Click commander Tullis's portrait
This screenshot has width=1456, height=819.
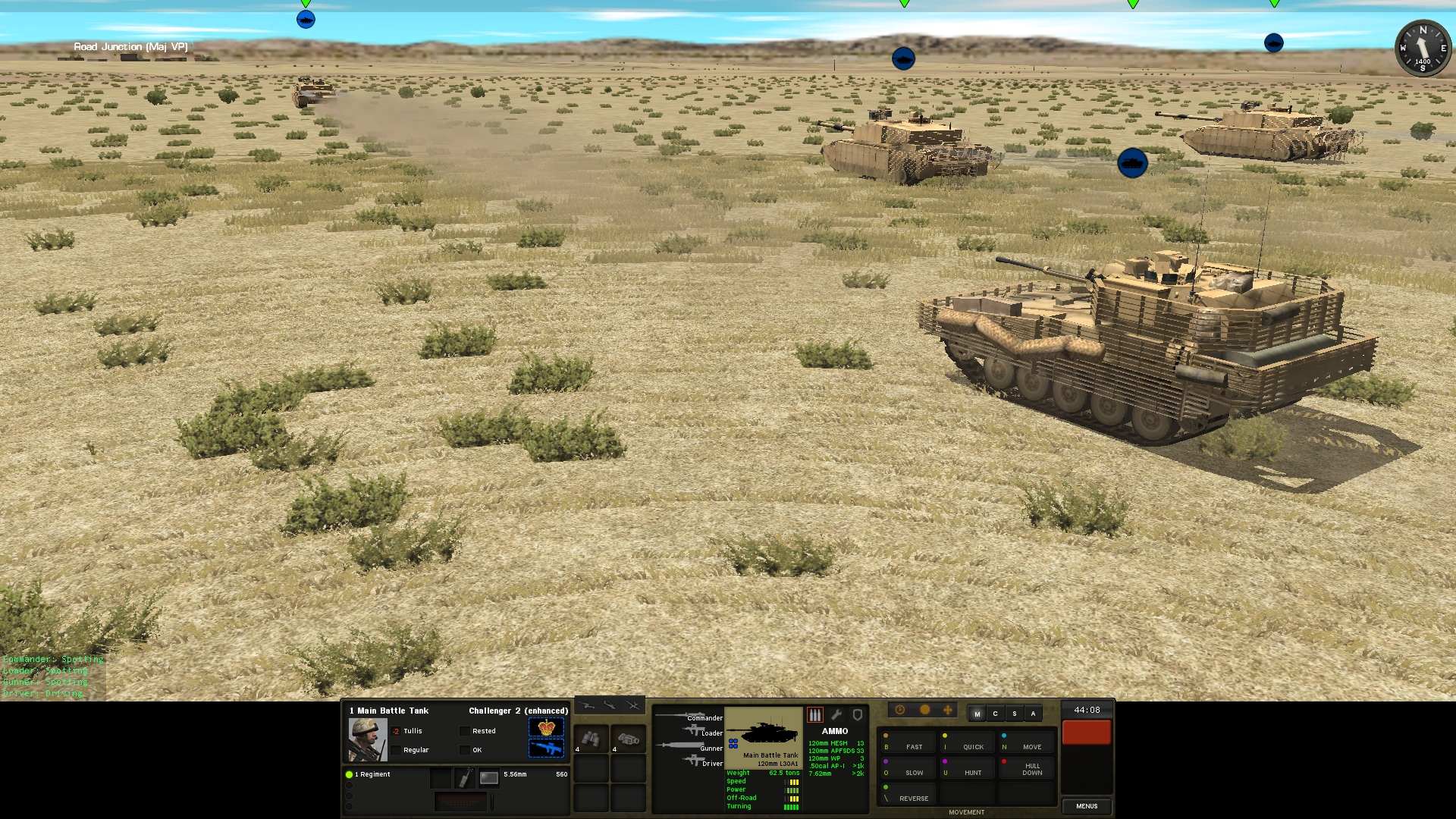(367, 739)
